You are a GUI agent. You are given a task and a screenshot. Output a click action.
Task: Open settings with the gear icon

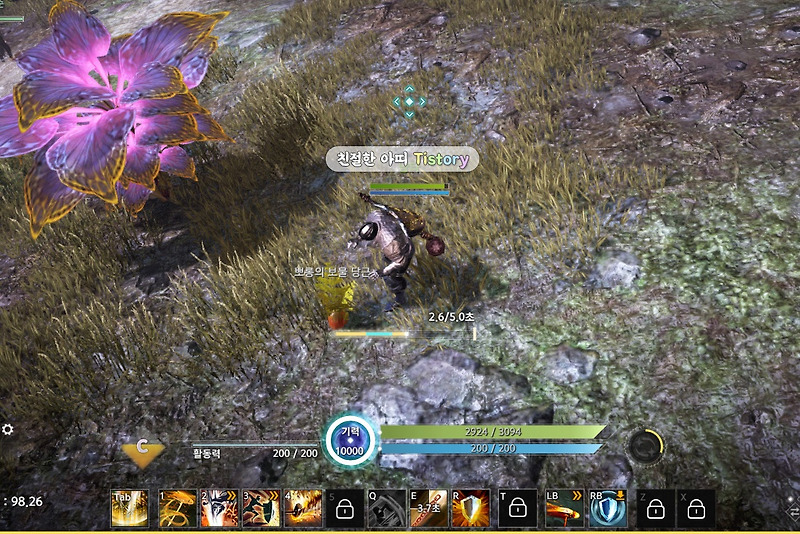(x=8, y=429)
